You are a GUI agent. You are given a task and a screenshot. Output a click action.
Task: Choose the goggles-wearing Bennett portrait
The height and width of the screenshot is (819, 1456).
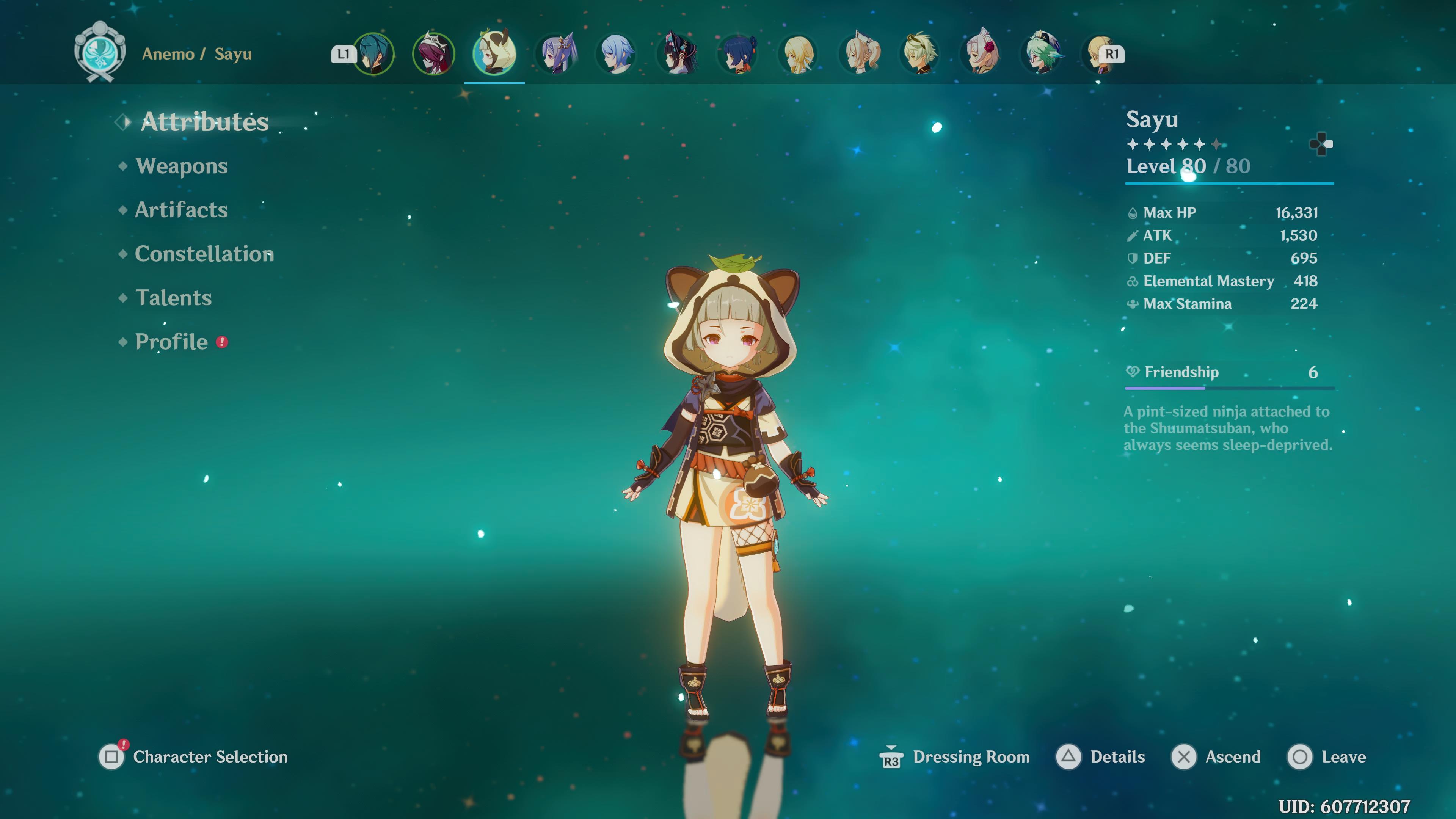point(920,54)
